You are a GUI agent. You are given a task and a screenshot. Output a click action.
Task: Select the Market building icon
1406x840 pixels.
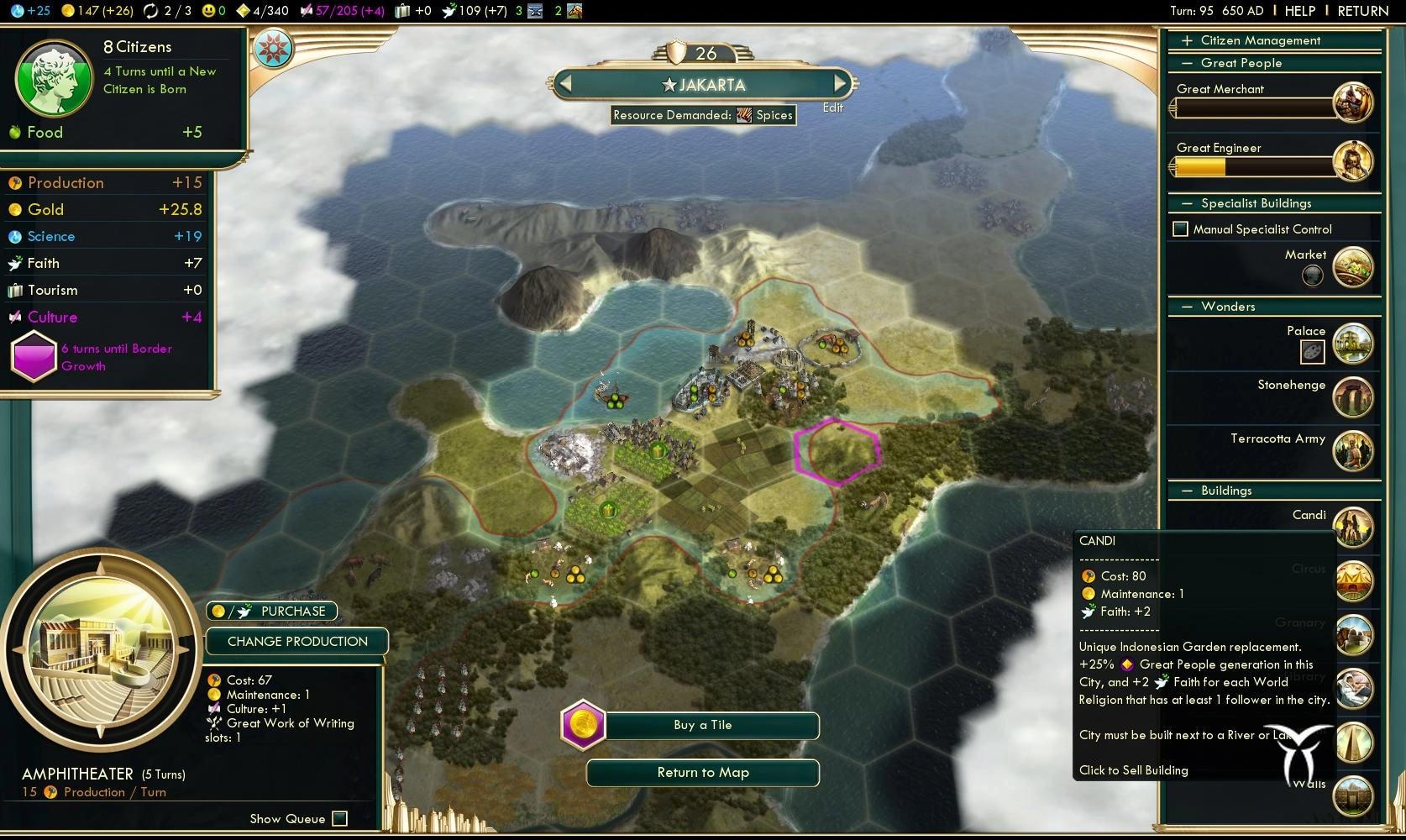[x=1352, y=267]
